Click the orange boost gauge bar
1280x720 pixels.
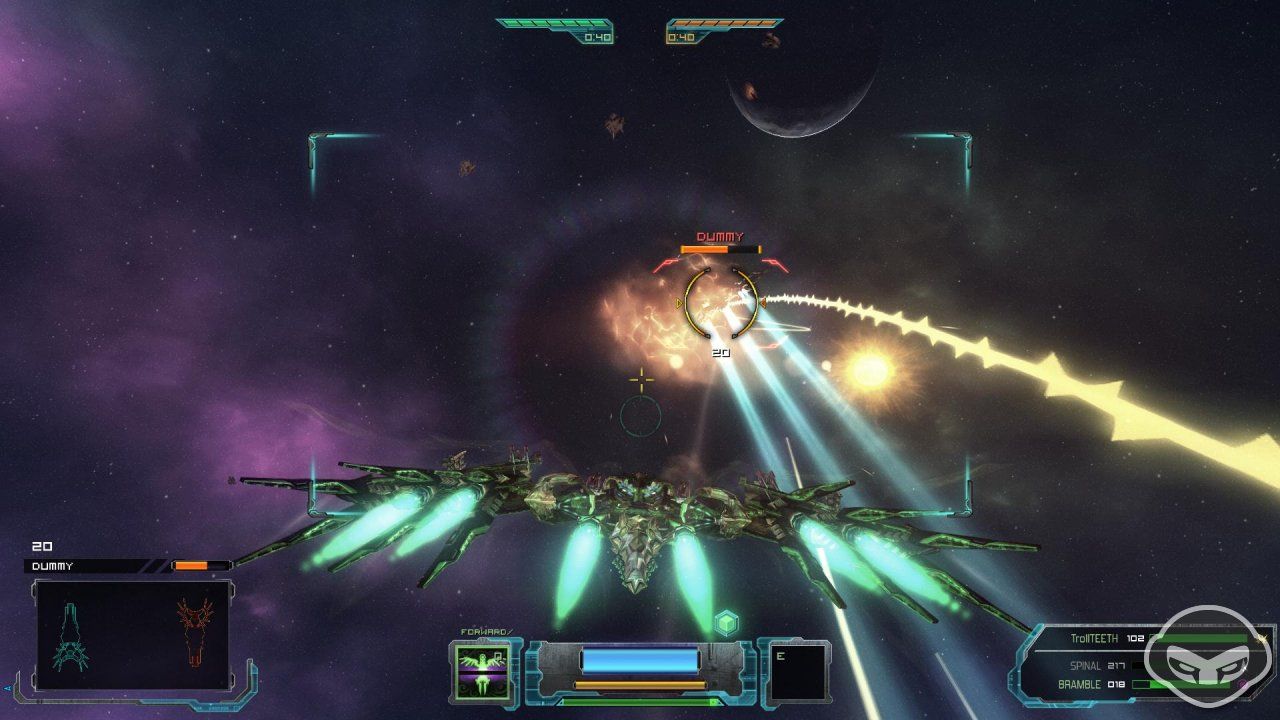640,683
